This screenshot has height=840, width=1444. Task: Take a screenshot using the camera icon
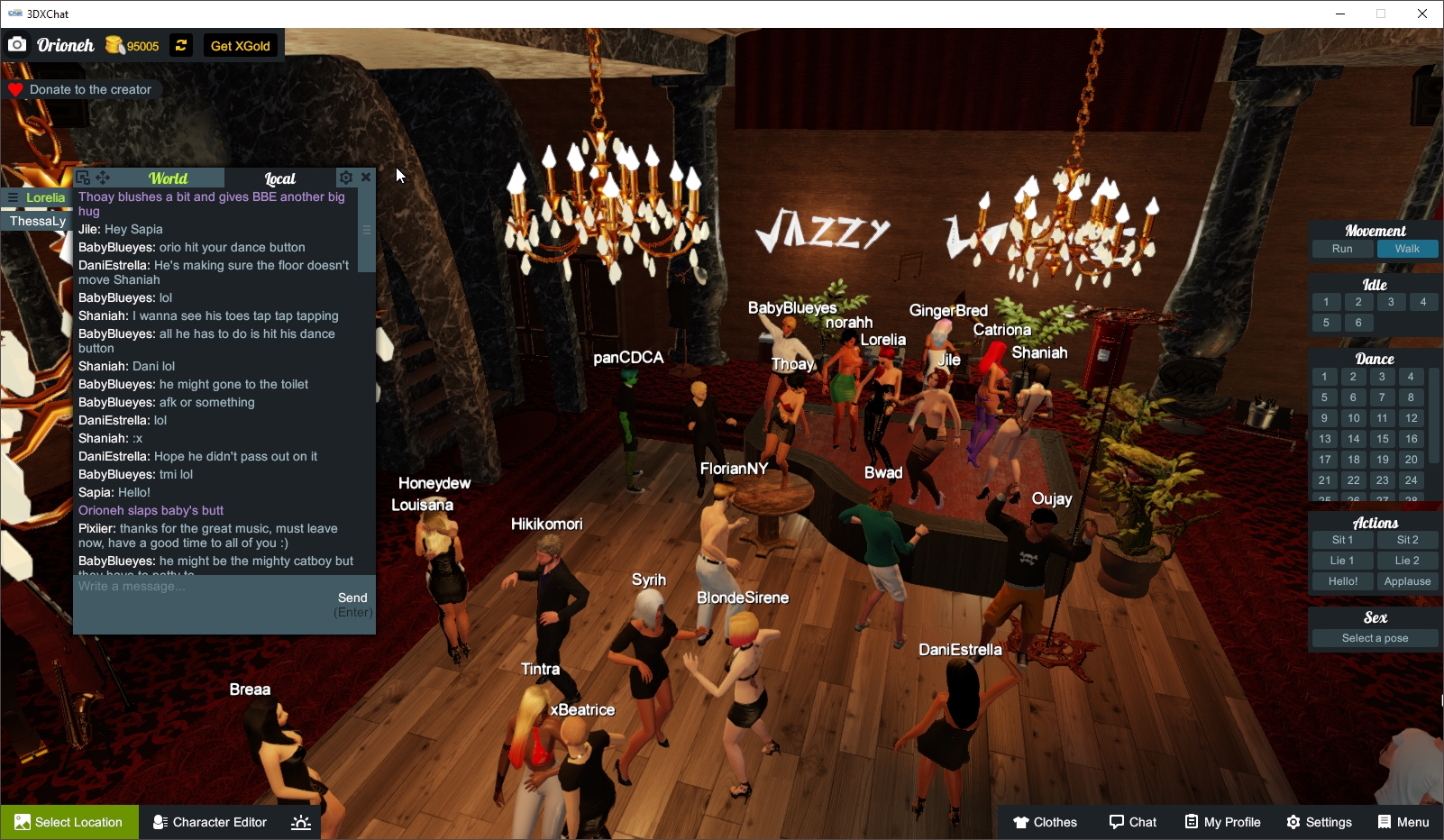(17, 43)
